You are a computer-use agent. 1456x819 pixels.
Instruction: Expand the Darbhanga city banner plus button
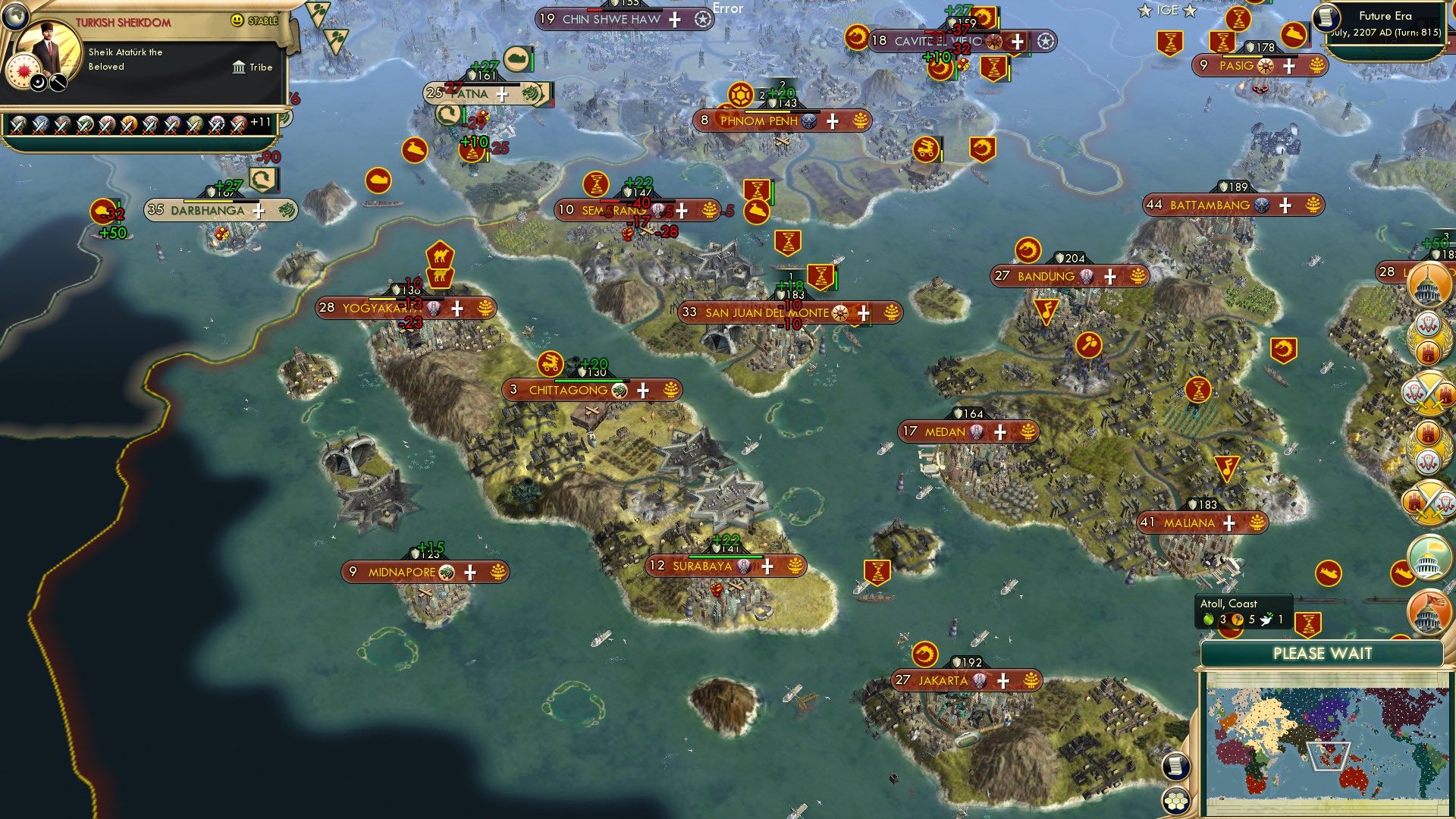pyautogui.click(x=258, y=209)
